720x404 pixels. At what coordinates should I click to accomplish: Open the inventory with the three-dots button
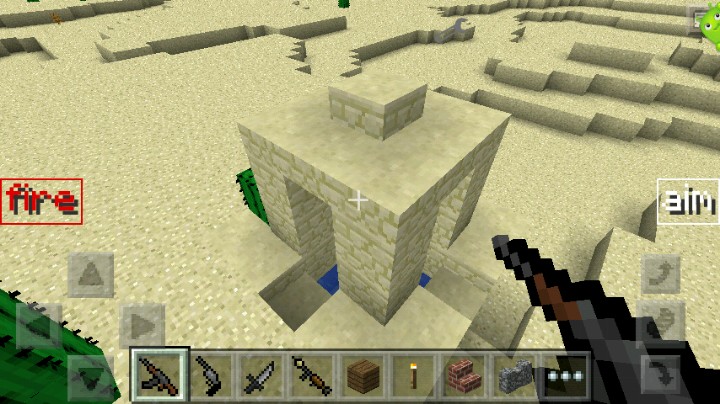[564, 375]
